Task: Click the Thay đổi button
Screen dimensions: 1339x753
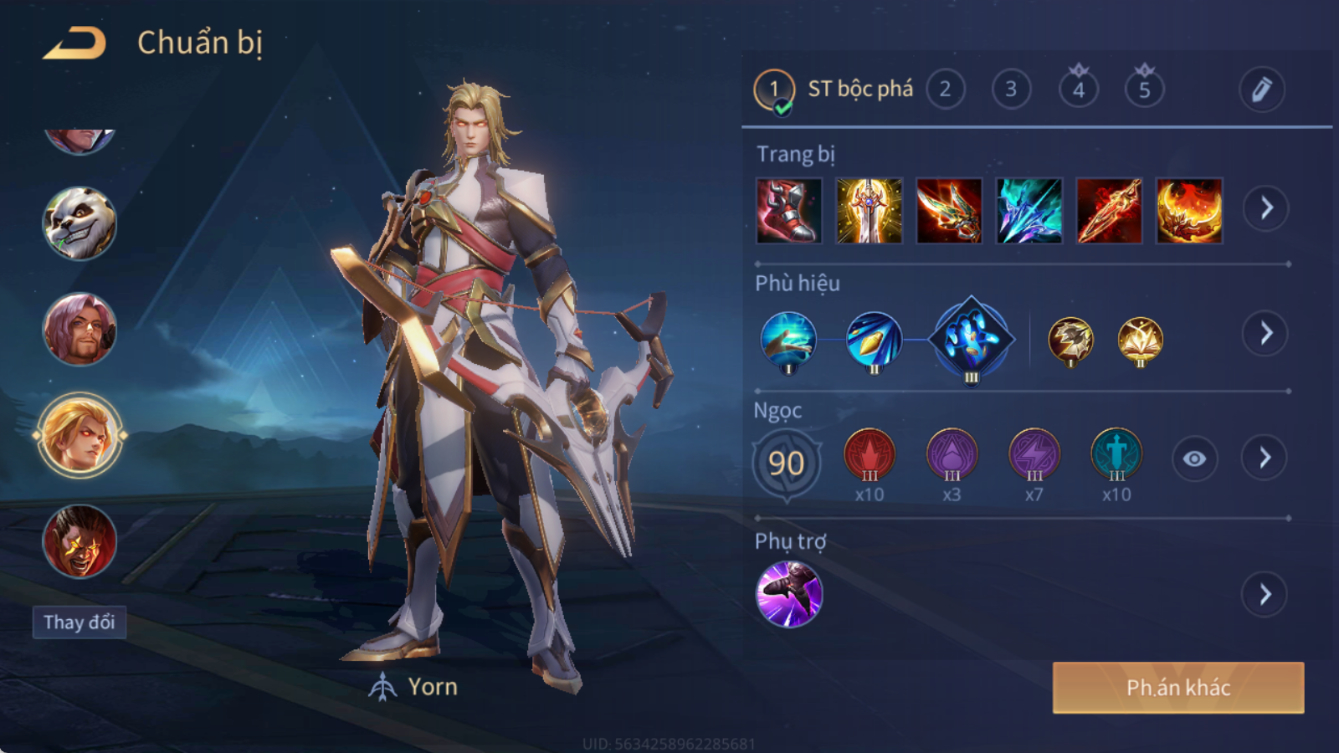Action: 79,622
